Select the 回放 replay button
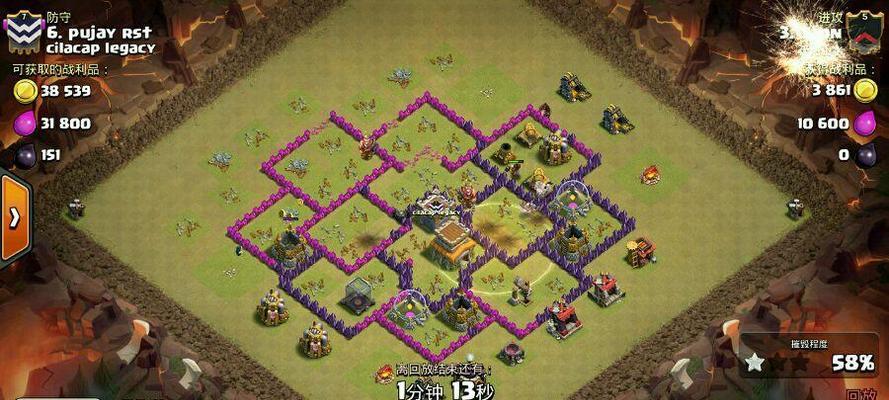 tap(862, 394)
